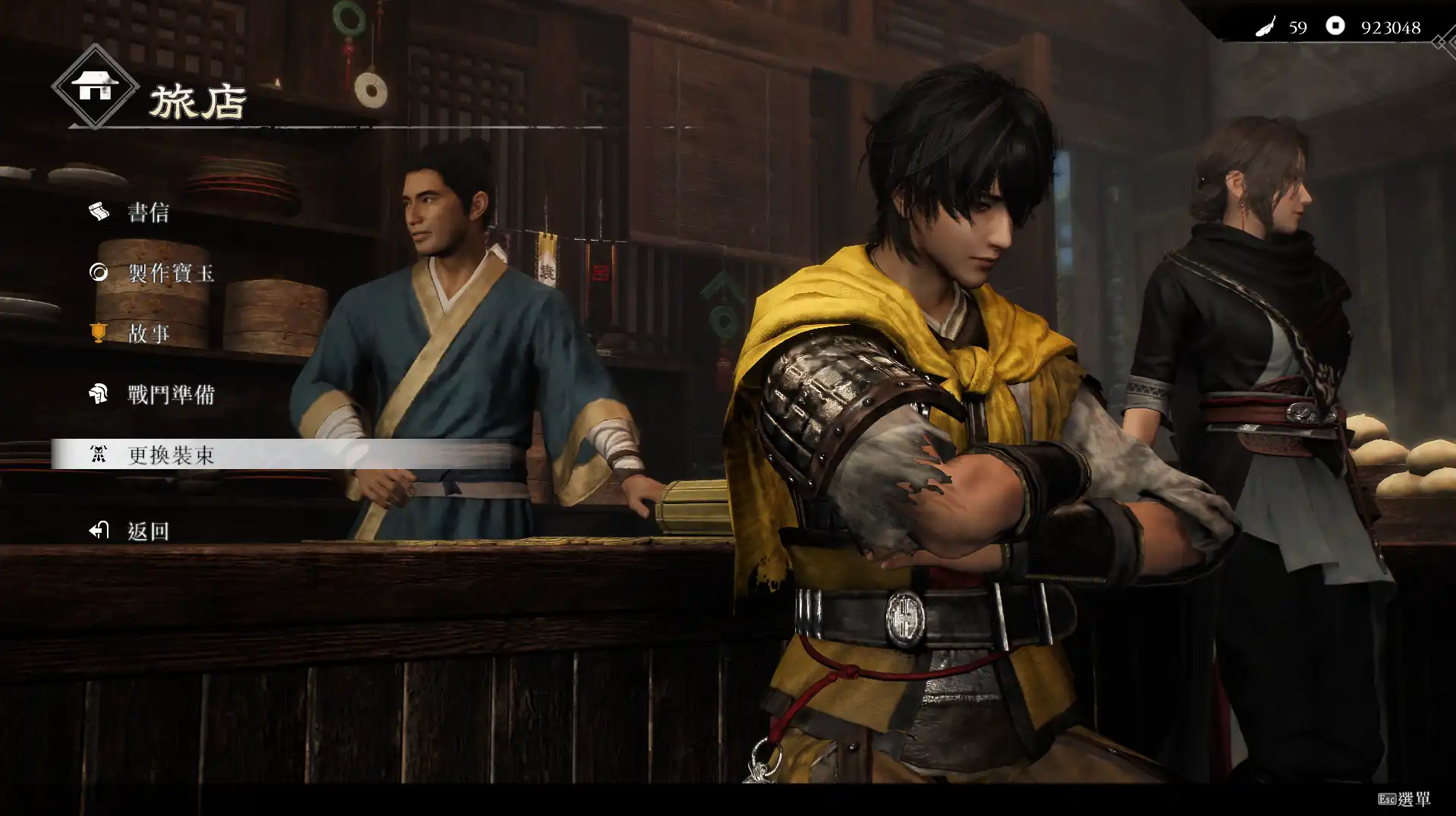Image resolution: width=1456 pixels, height=816 pixels.
Task: Choose the 故事 story entry
Action: coord(148,334)
